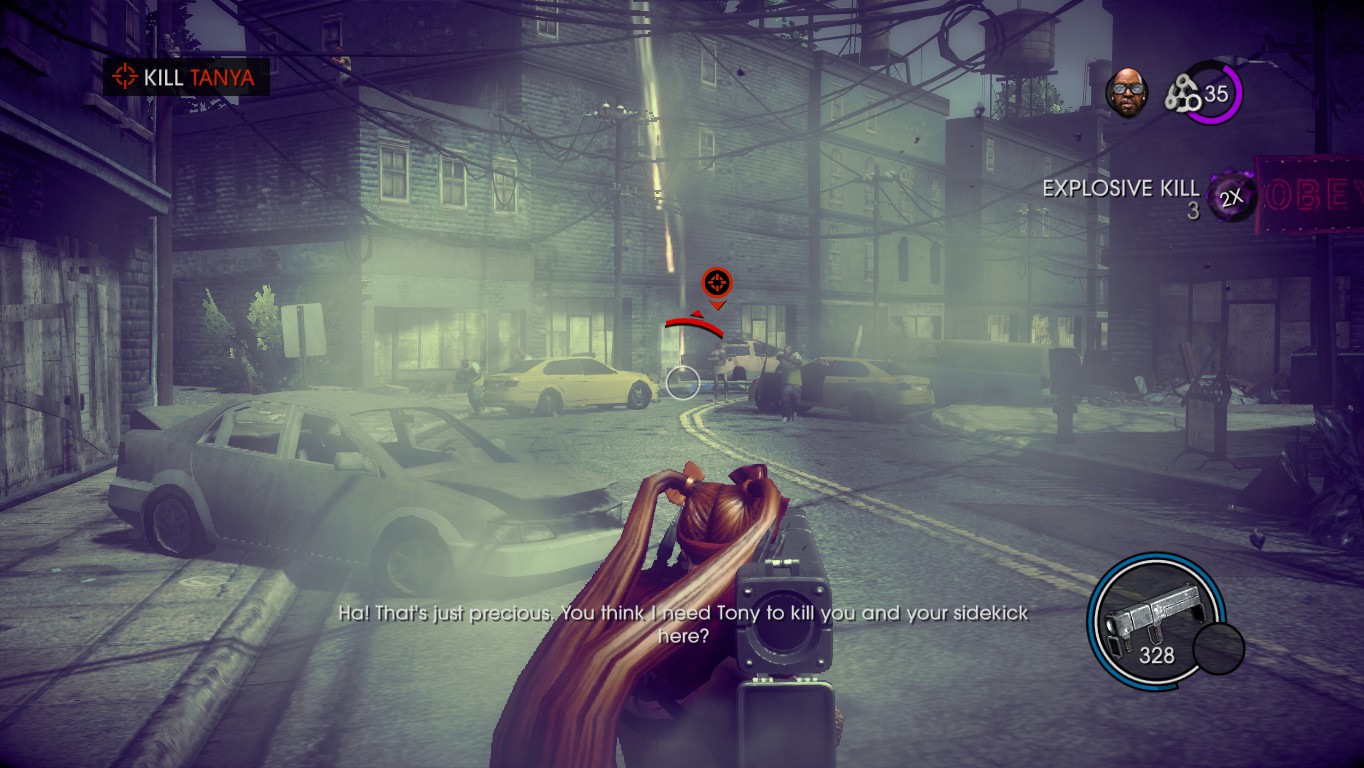Select the Kill Tanya objective tracker
Screen dimensions: 1364x768
click(186, 76)
